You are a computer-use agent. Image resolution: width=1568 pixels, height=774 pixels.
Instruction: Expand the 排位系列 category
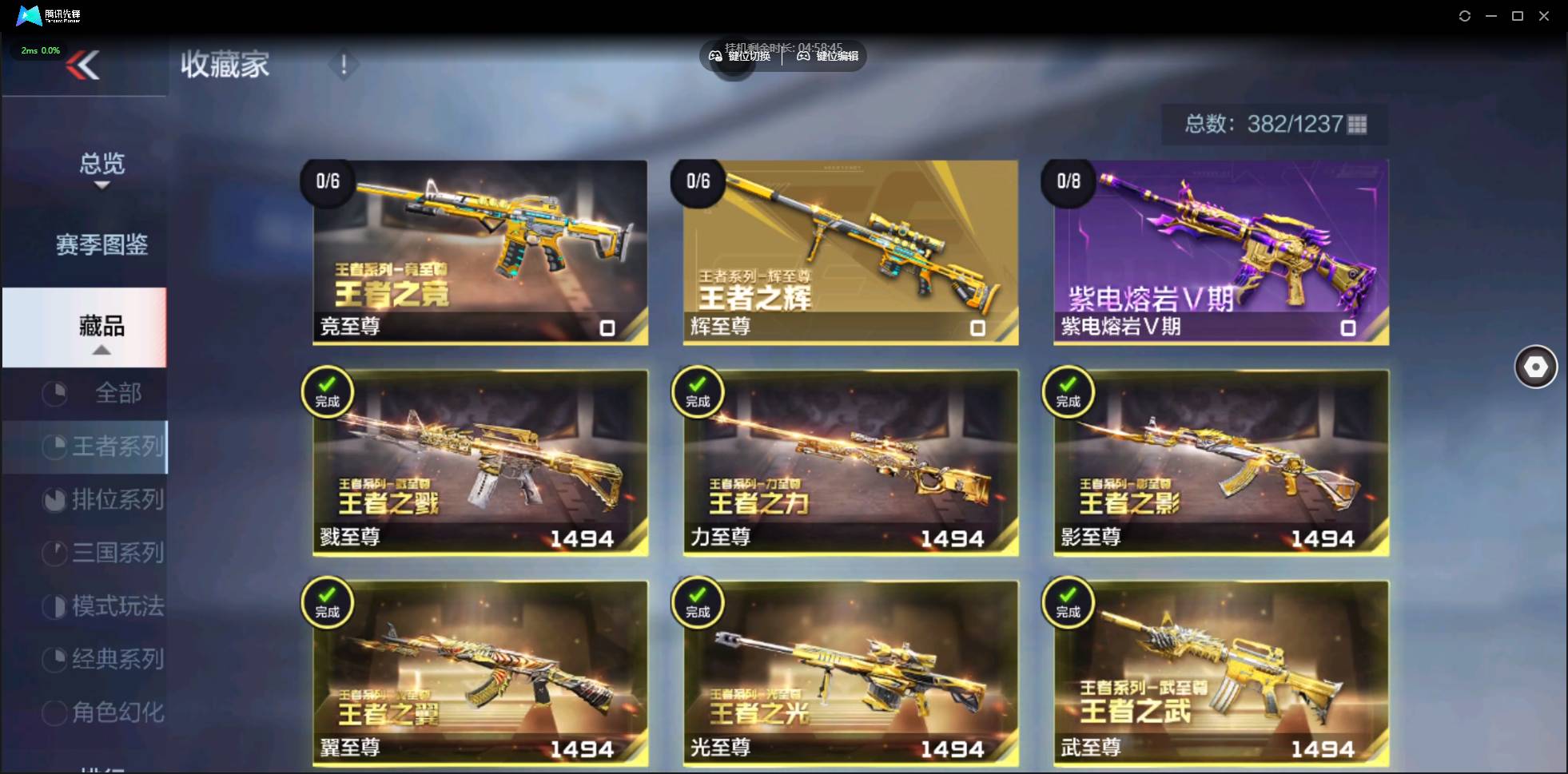pos(104,499)
